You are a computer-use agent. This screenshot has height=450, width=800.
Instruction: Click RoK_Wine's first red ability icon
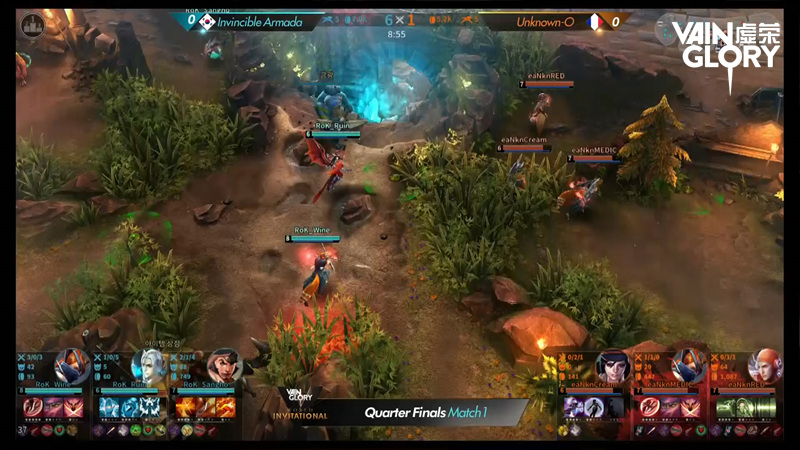click(31, 407)
